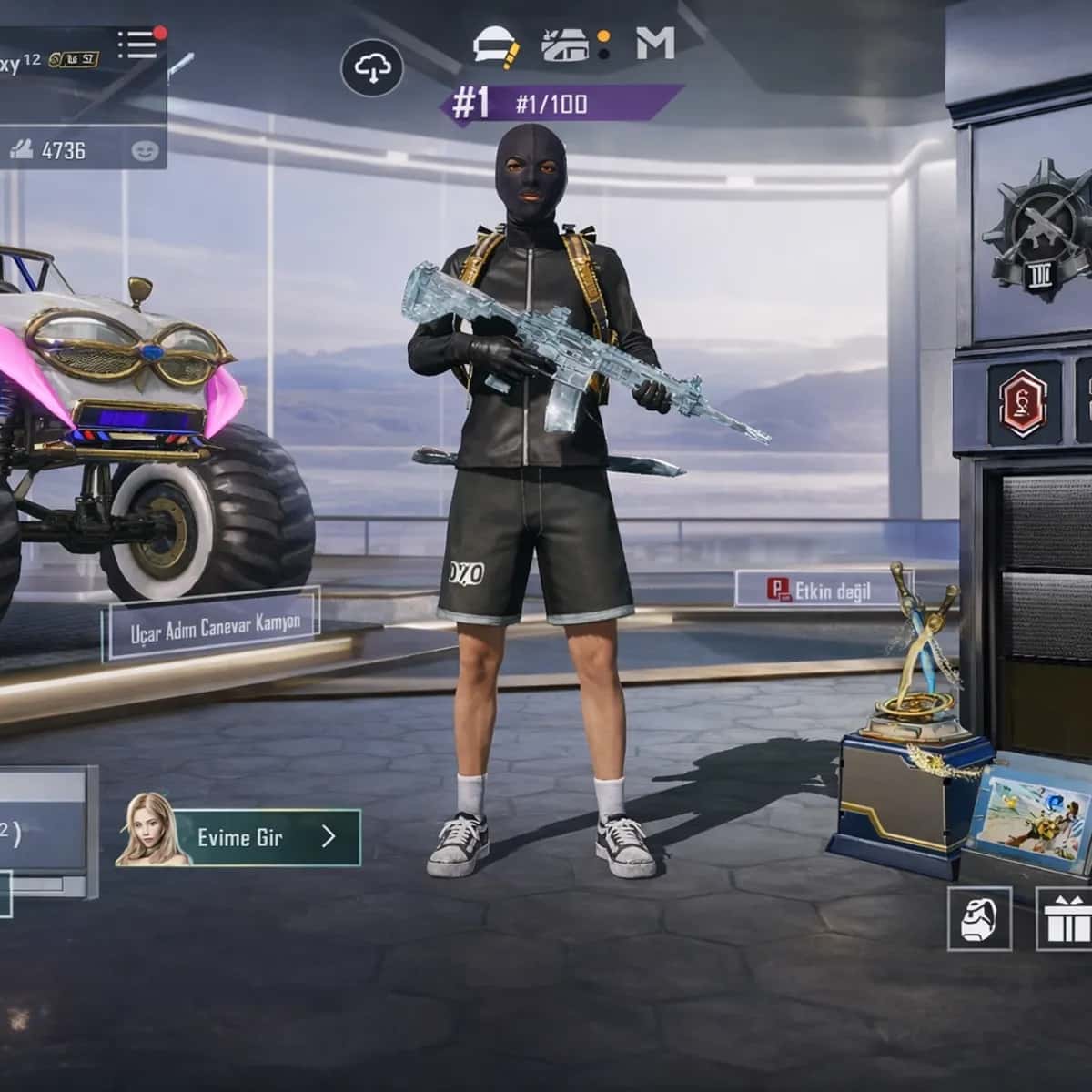Screen dimensions: 1092x1092
Task: Open the list menu with red notification dot
Action: [x=139, y=44]
